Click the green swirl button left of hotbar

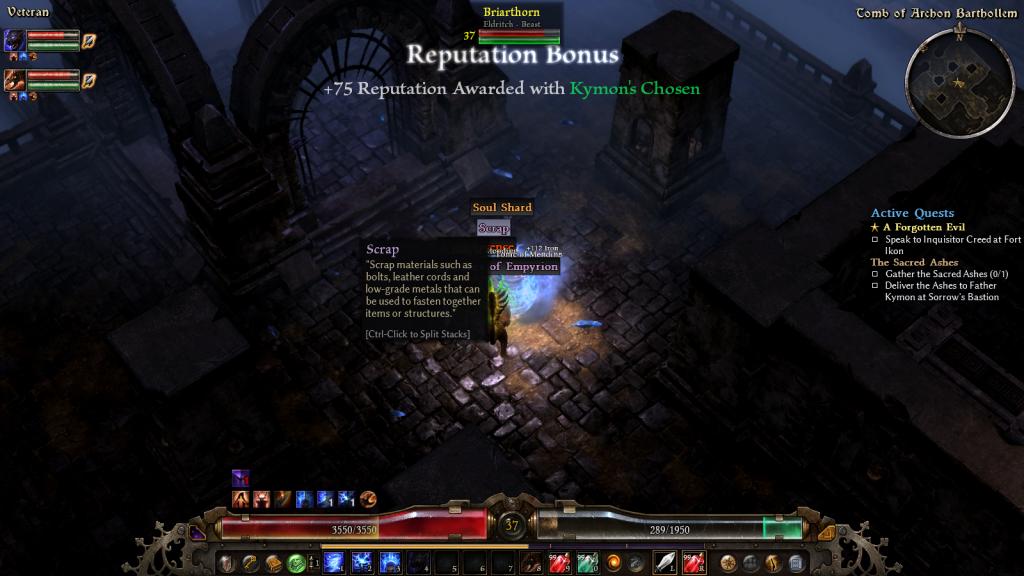coord(296,562)
